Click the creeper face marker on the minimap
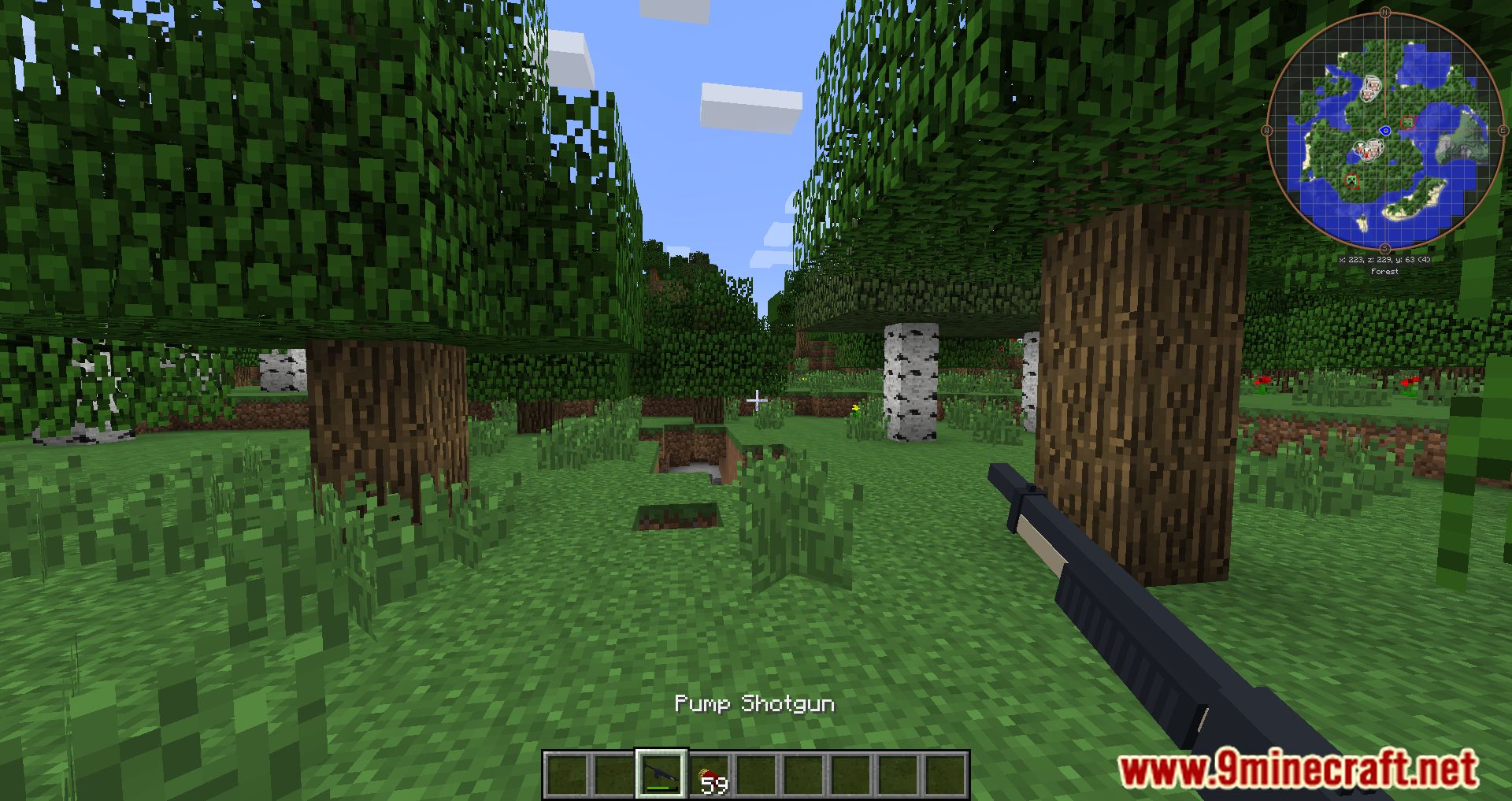The width and height of the screenshot is (1512, 801). [1351, 180]
